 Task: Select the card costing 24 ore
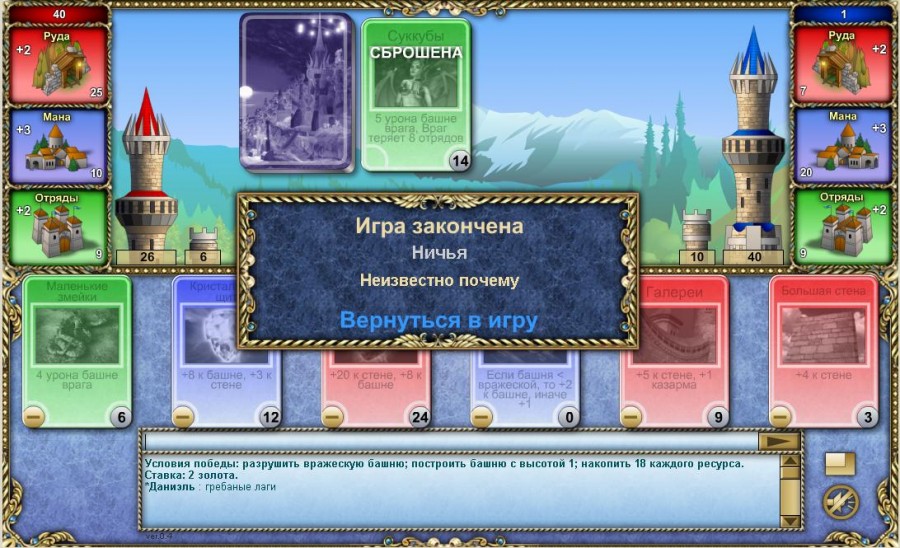point(375,388)
